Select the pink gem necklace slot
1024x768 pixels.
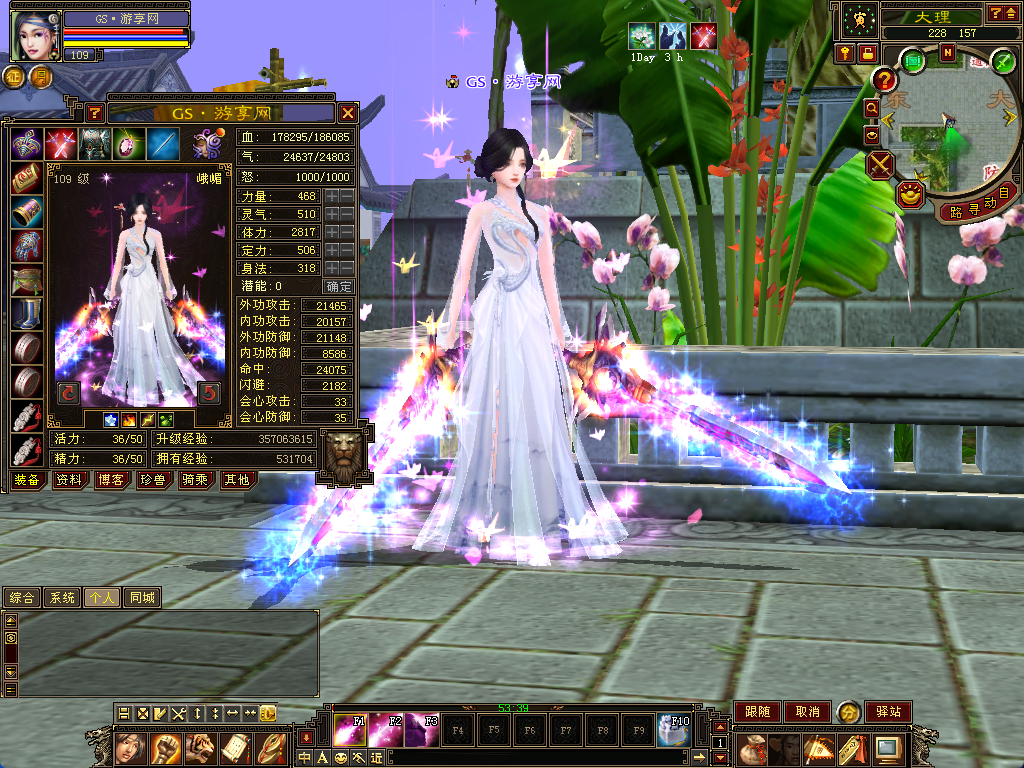(129, 145)
